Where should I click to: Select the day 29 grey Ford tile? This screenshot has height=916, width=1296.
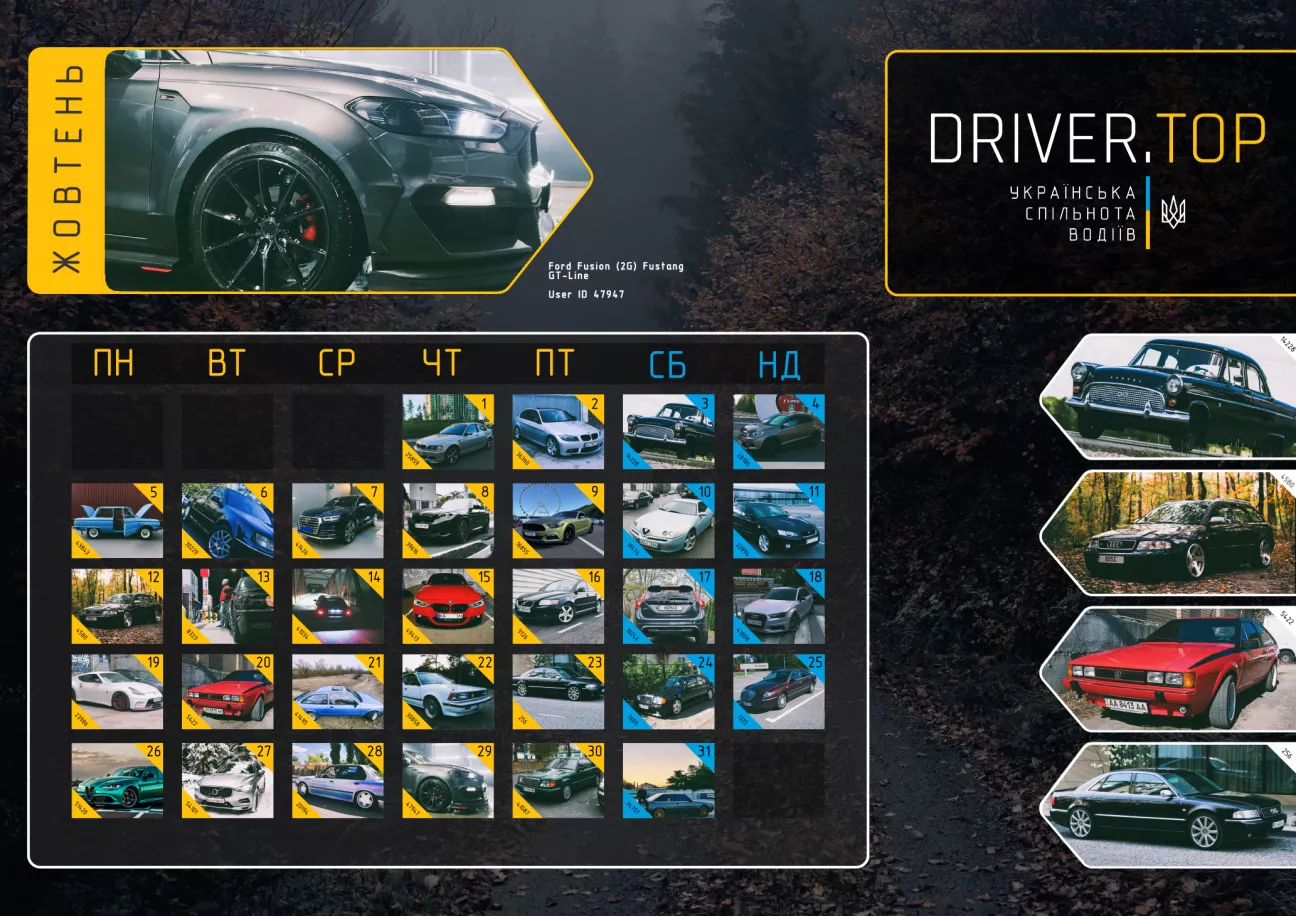point(448,780)
